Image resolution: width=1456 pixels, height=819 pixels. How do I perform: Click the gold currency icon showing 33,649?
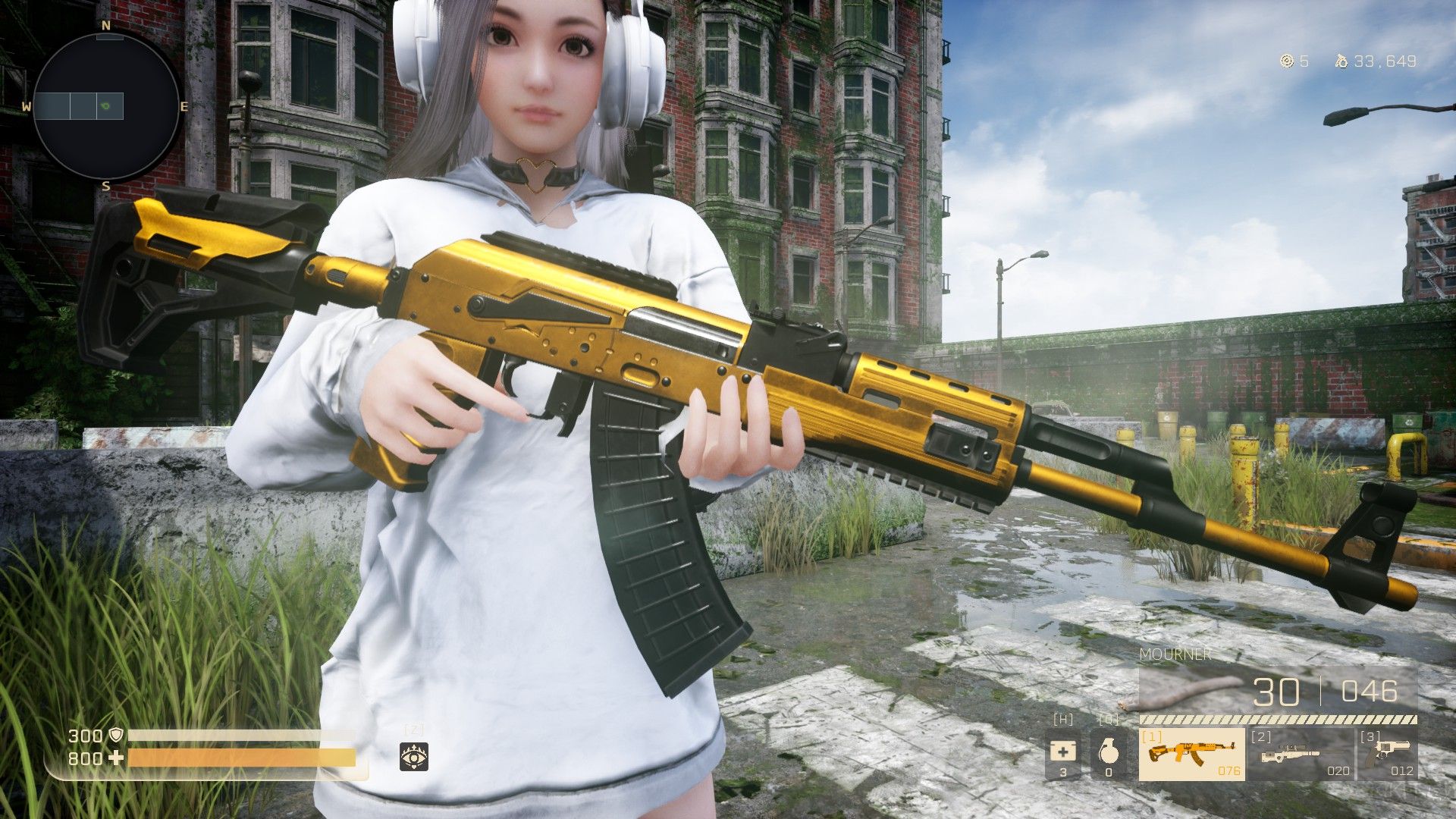pyautogui.click(x=1342, y=63)
